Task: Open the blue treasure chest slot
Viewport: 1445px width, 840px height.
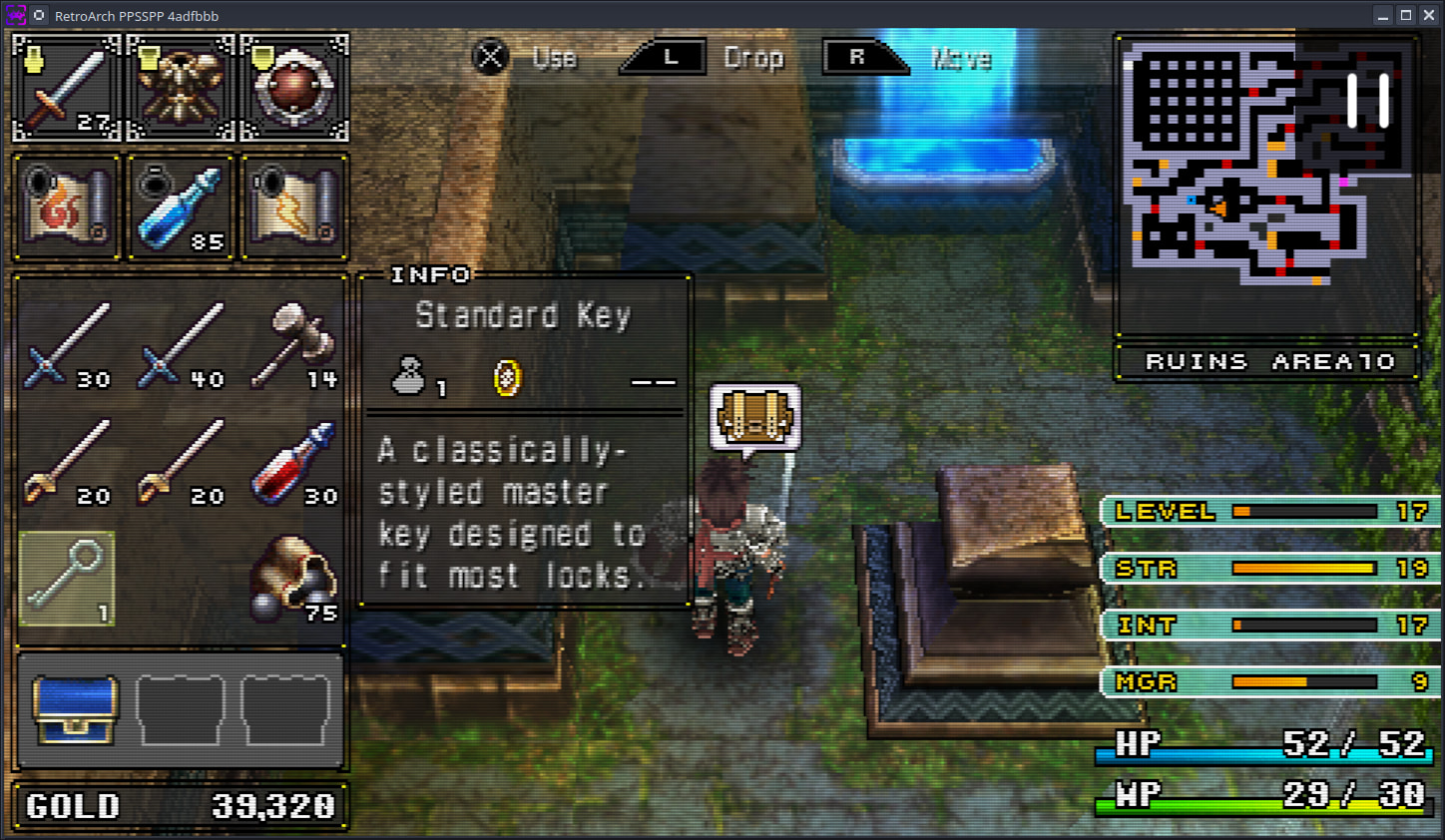Action: [x=76, y=709]
